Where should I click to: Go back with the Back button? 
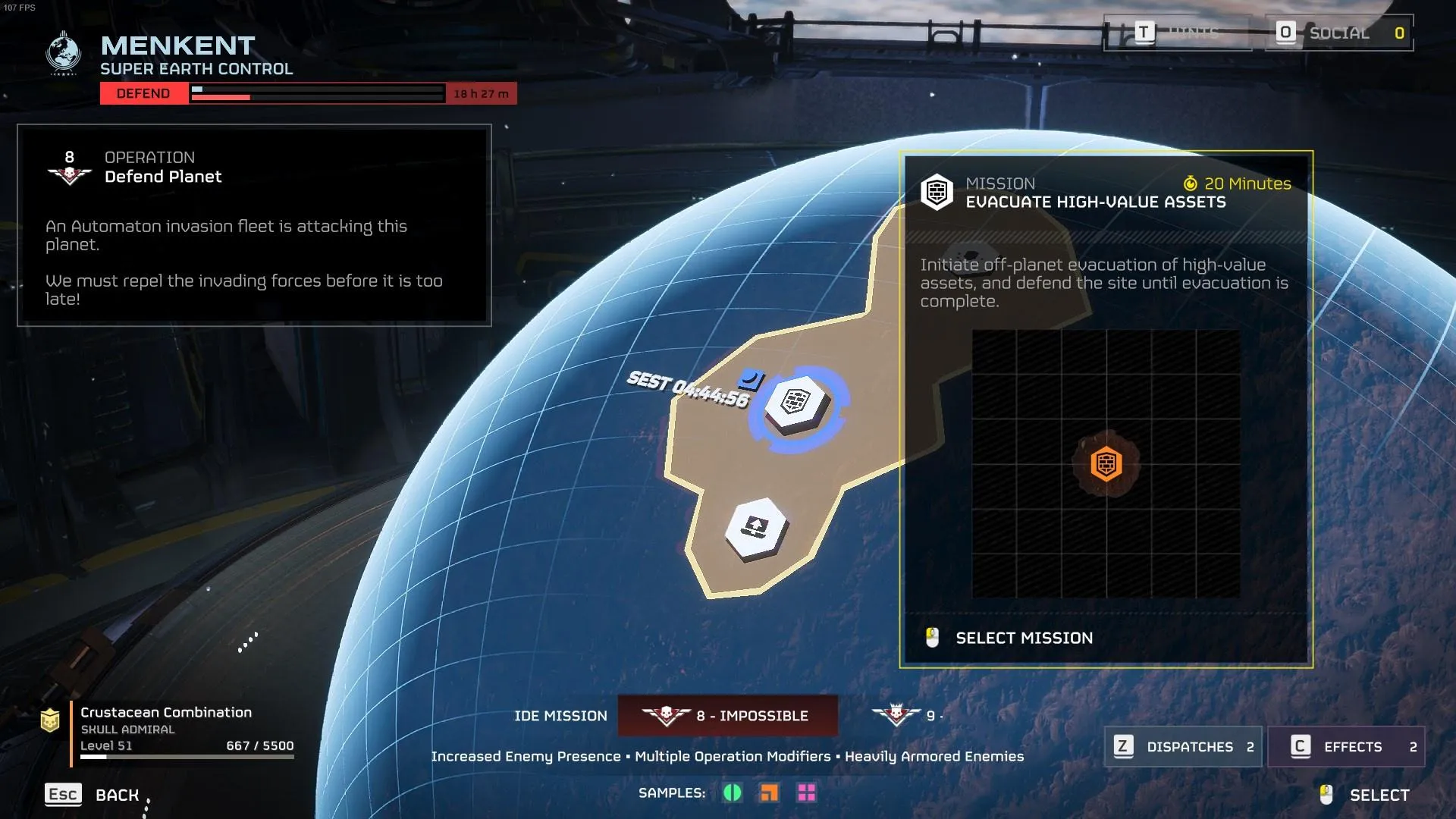pos(93,795)
